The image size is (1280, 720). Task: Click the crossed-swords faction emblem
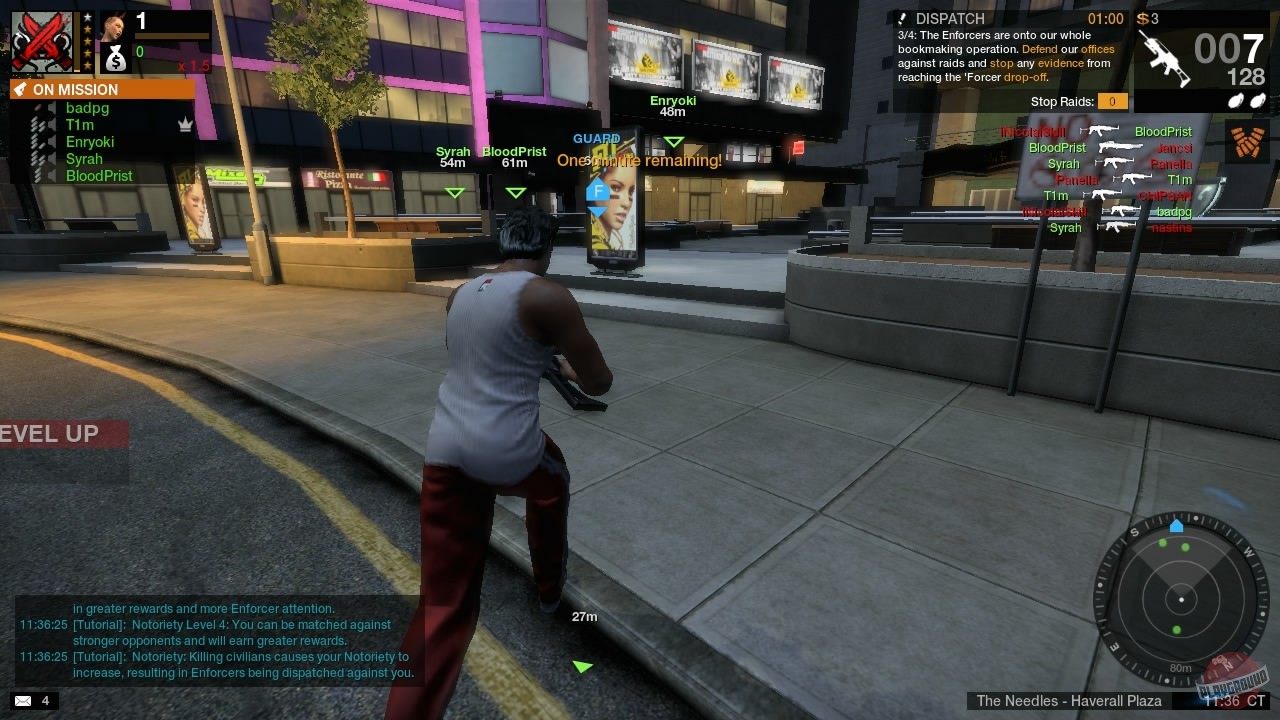point(42,40)
